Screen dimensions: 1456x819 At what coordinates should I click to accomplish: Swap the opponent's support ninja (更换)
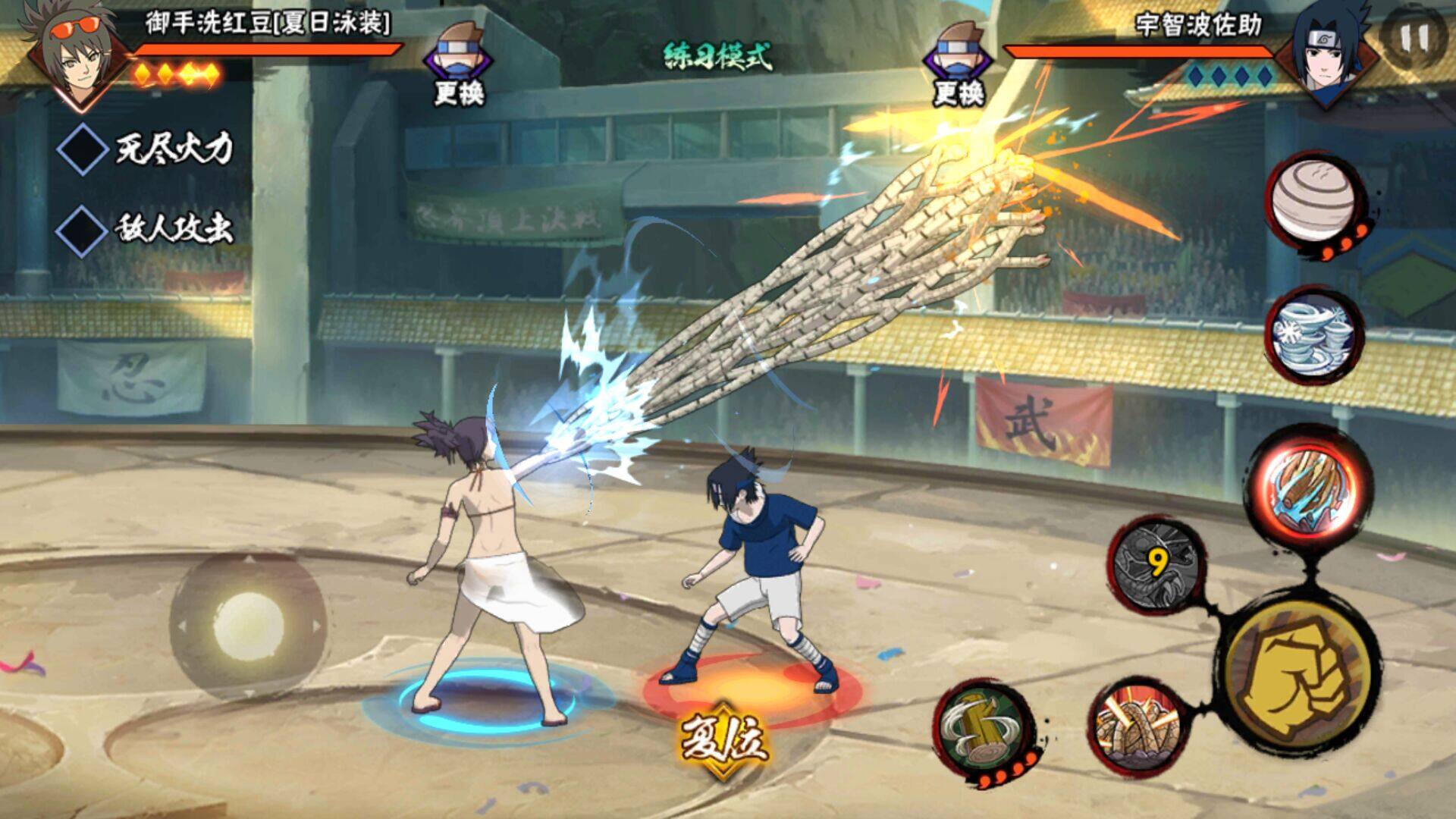[x=958, y=64]
